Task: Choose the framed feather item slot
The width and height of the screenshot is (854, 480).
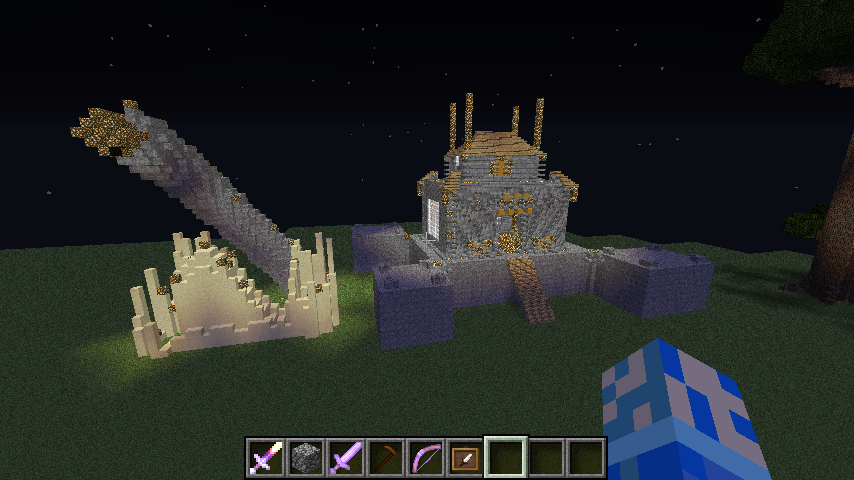Action: [465, 457]
